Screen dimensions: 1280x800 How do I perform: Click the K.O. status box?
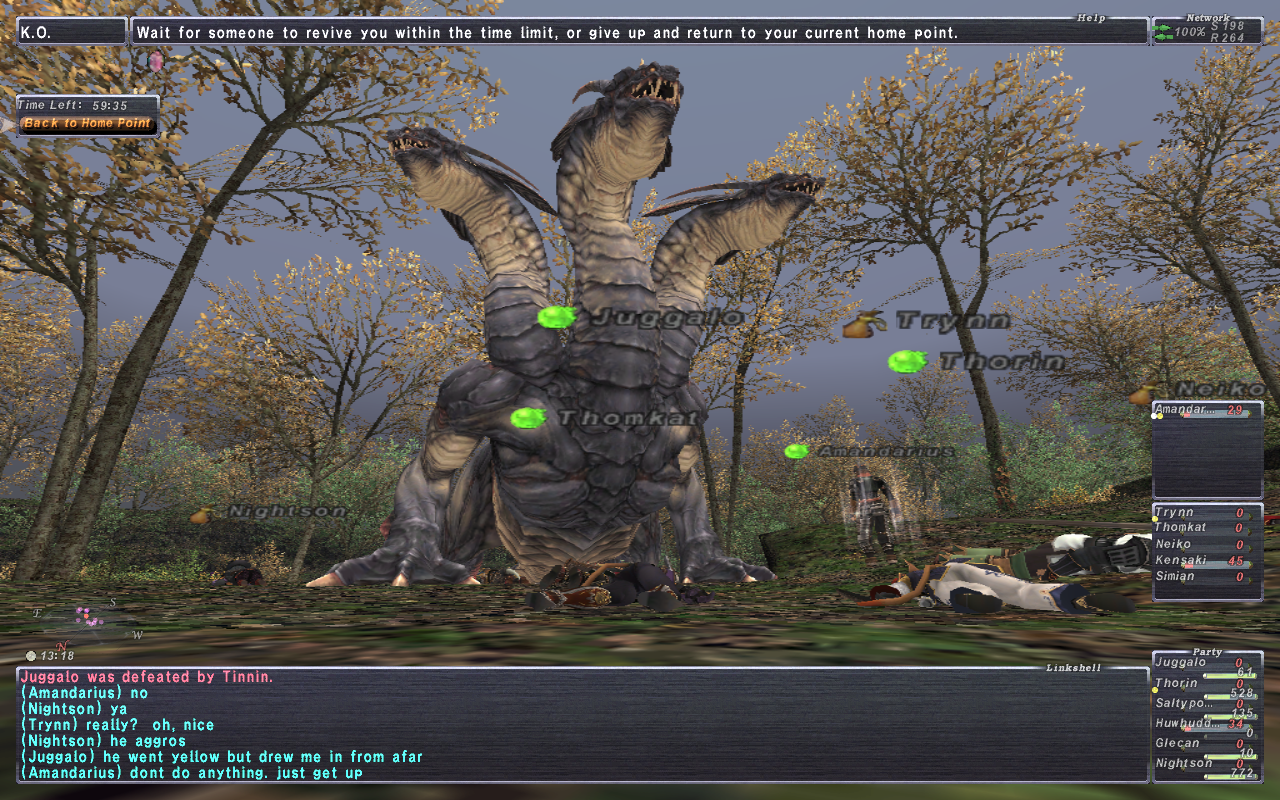click(x=72, y=32)
